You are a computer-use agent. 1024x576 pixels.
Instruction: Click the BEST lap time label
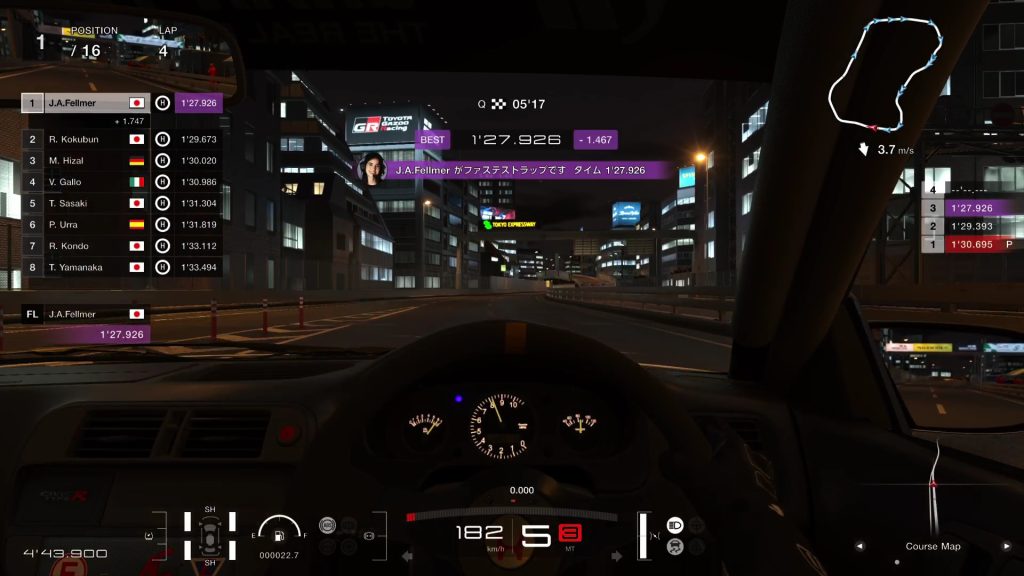coord(432,140)
